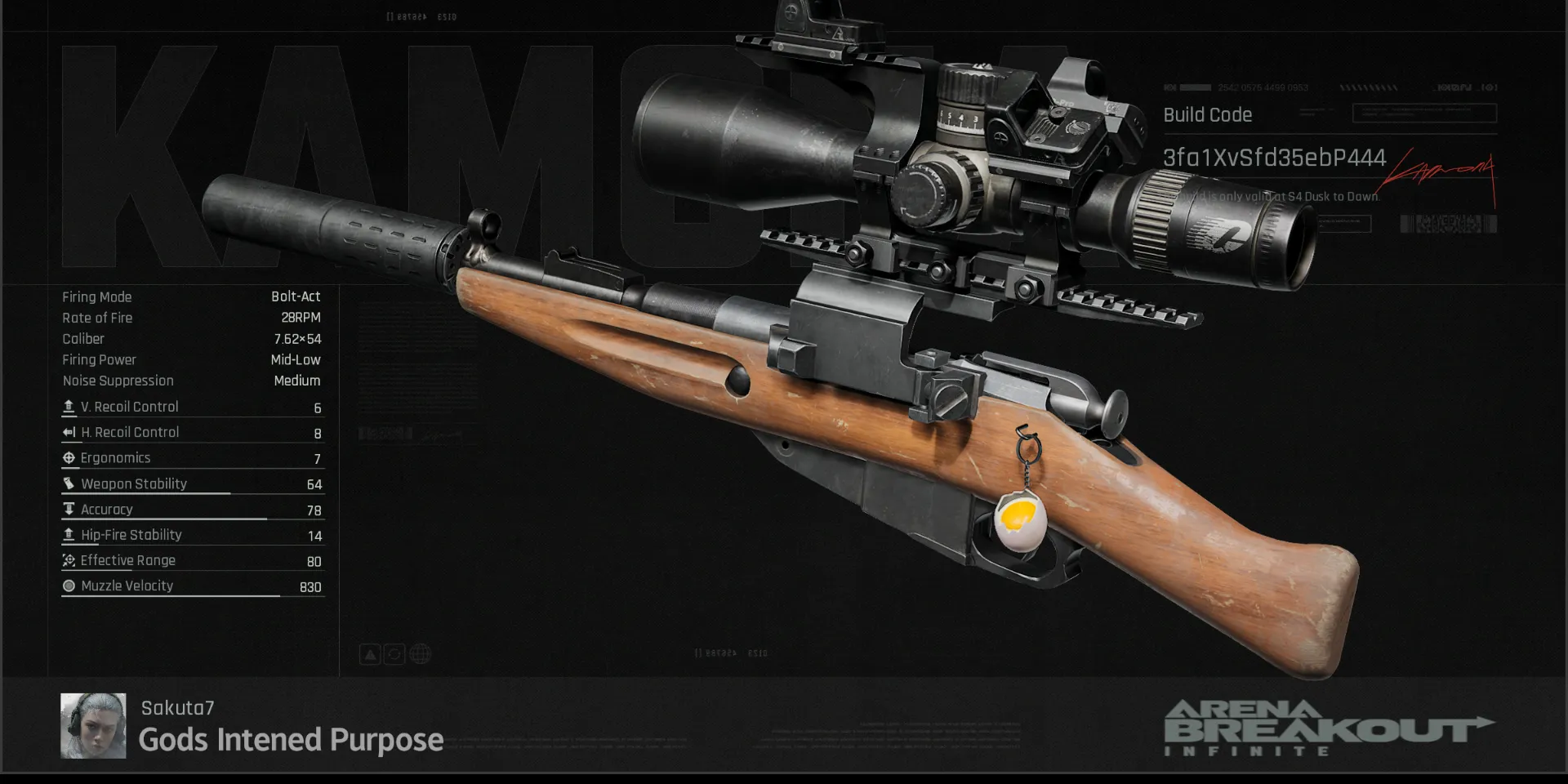The image size is (1568, 784).
Task: Select the V. Recoil Control icon
Action: click(69, 407)
